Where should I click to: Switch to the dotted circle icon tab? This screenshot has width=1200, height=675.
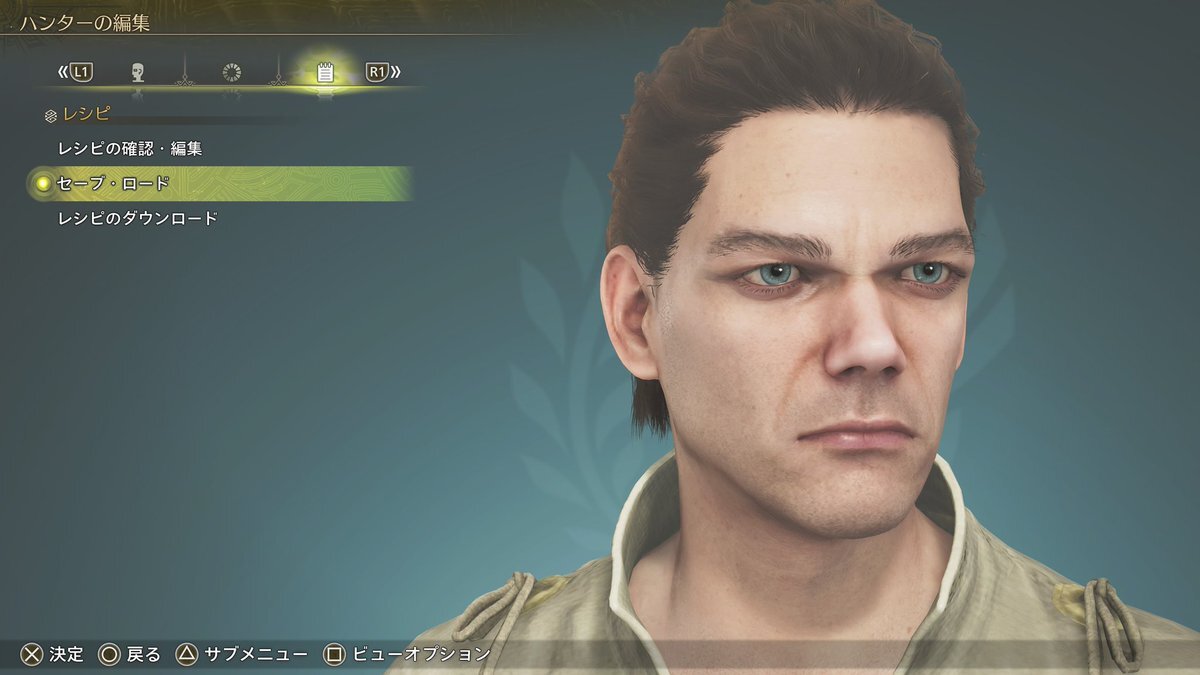click(231, 72)
